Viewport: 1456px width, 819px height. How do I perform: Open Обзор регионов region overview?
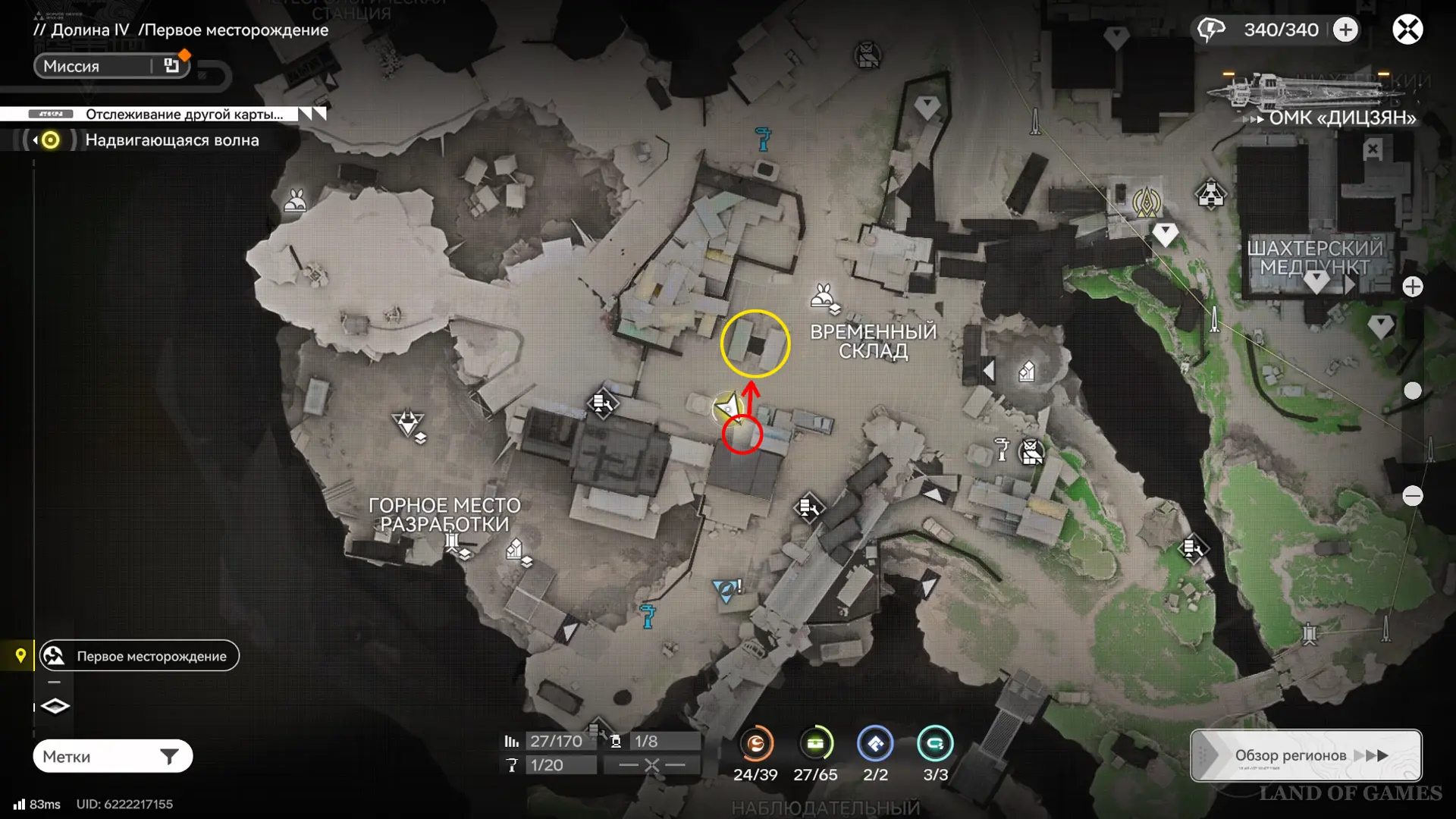(1306, 755)
